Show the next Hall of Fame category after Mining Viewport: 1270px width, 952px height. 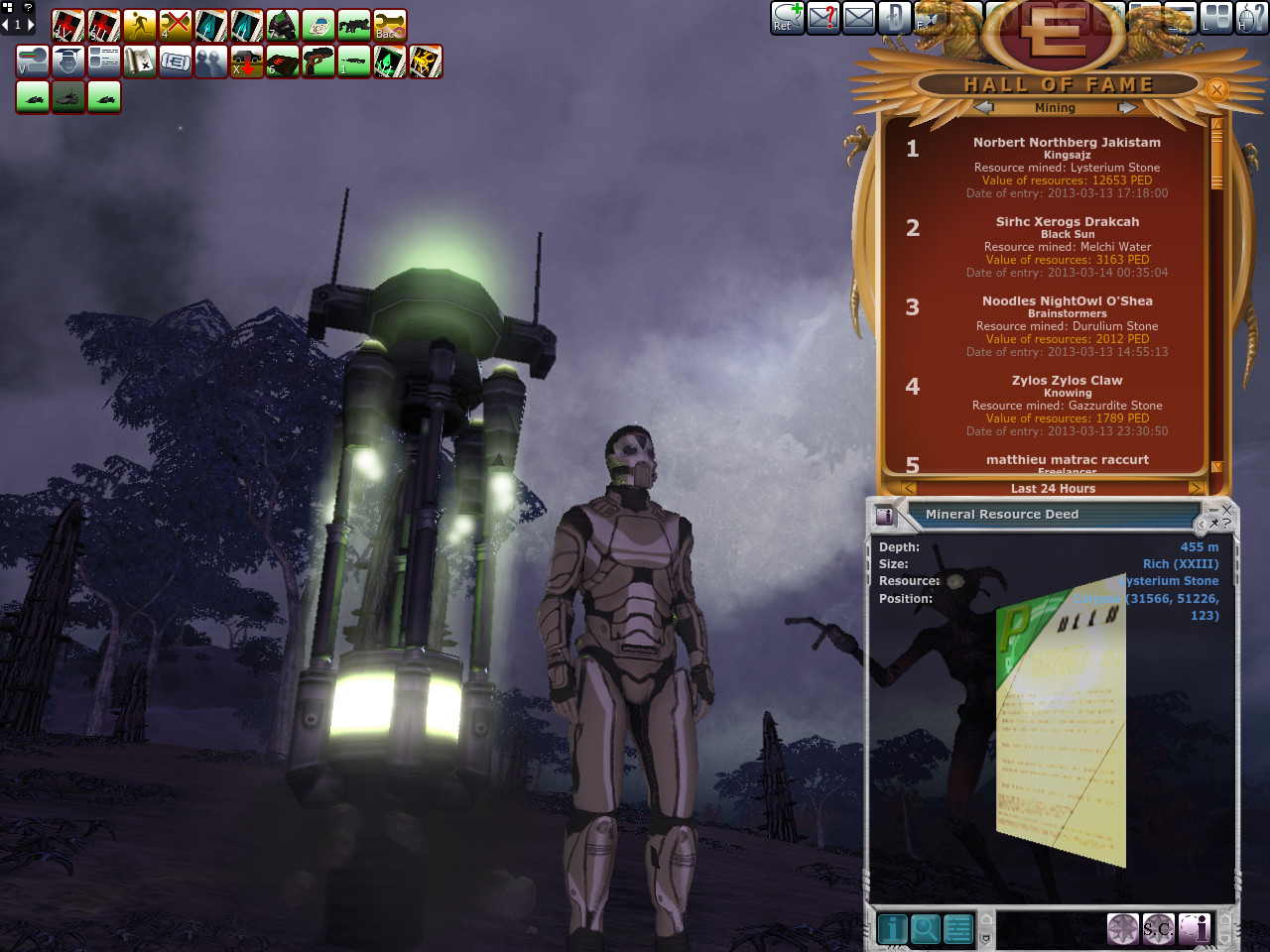click(1126, 107)
